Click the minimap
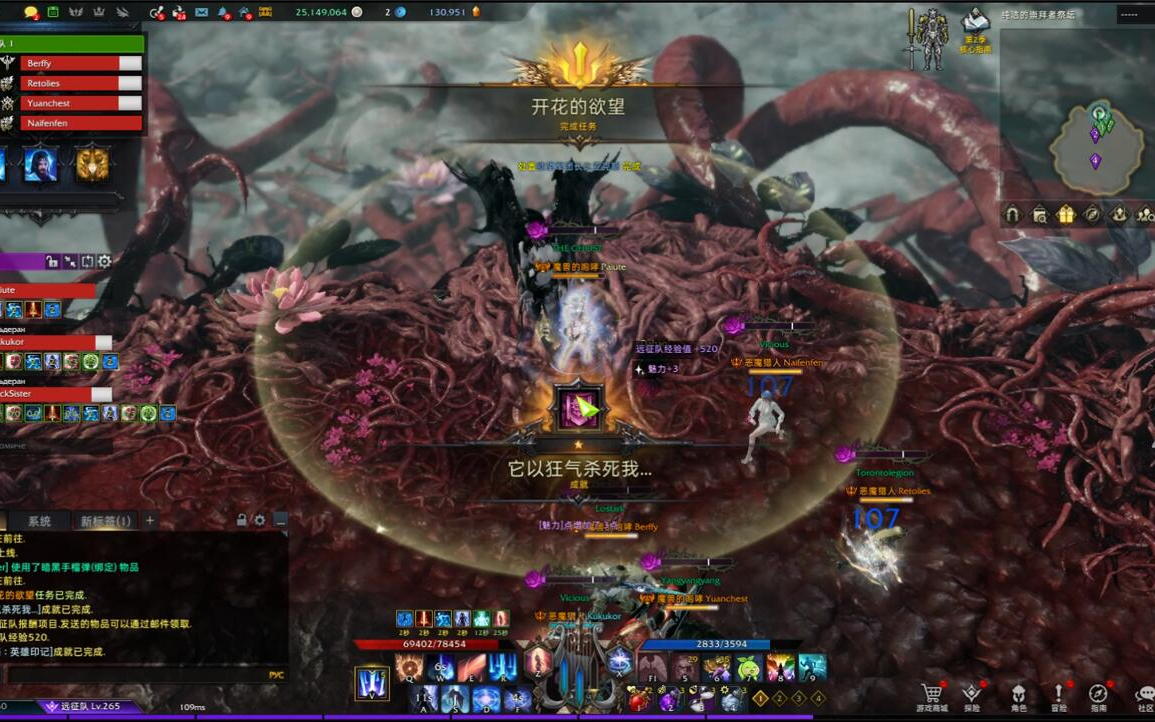Viewport: 1155px width, 722px height. 1096,146
